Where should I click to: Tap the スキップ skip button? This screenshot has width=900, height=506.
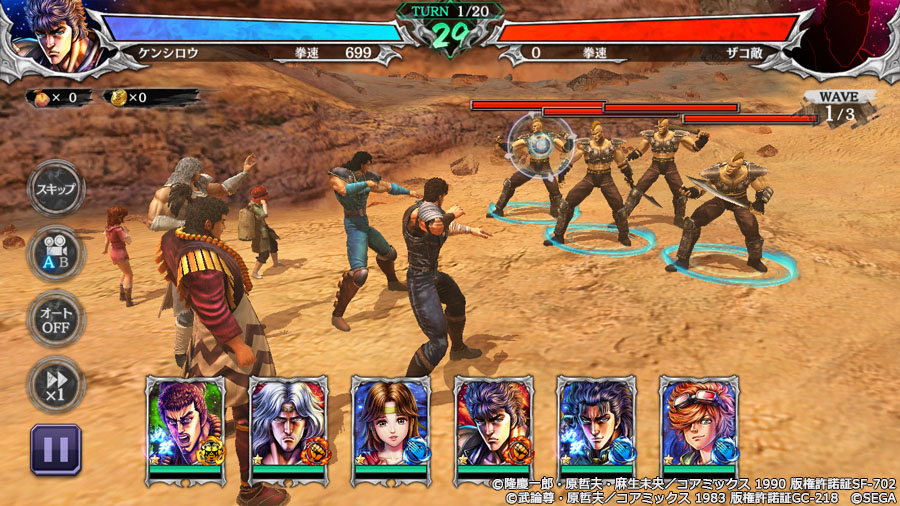pyautogui.click(x=56, y=189)
